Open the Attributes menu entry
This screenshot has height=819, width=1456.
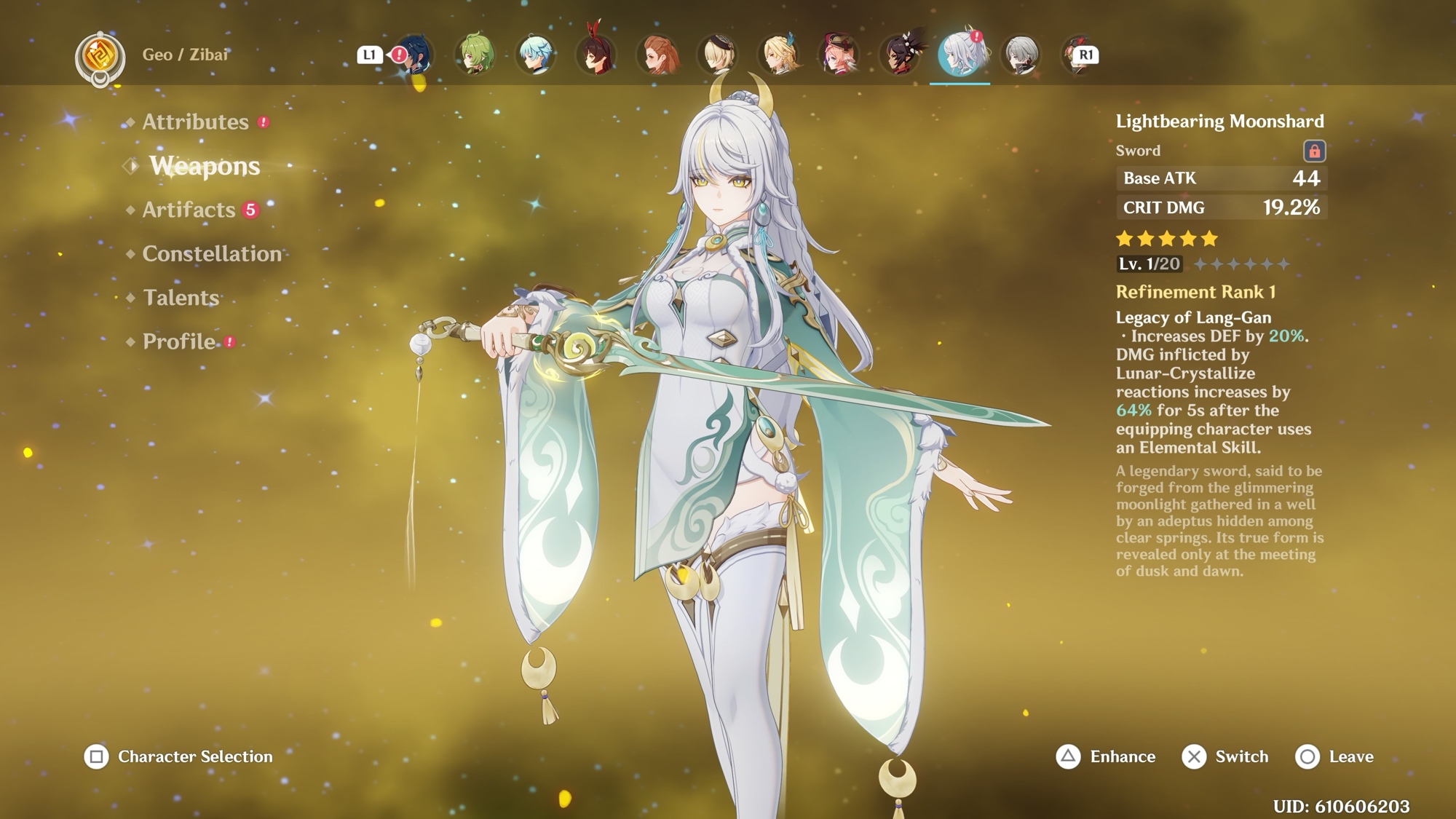pos(195,122)
